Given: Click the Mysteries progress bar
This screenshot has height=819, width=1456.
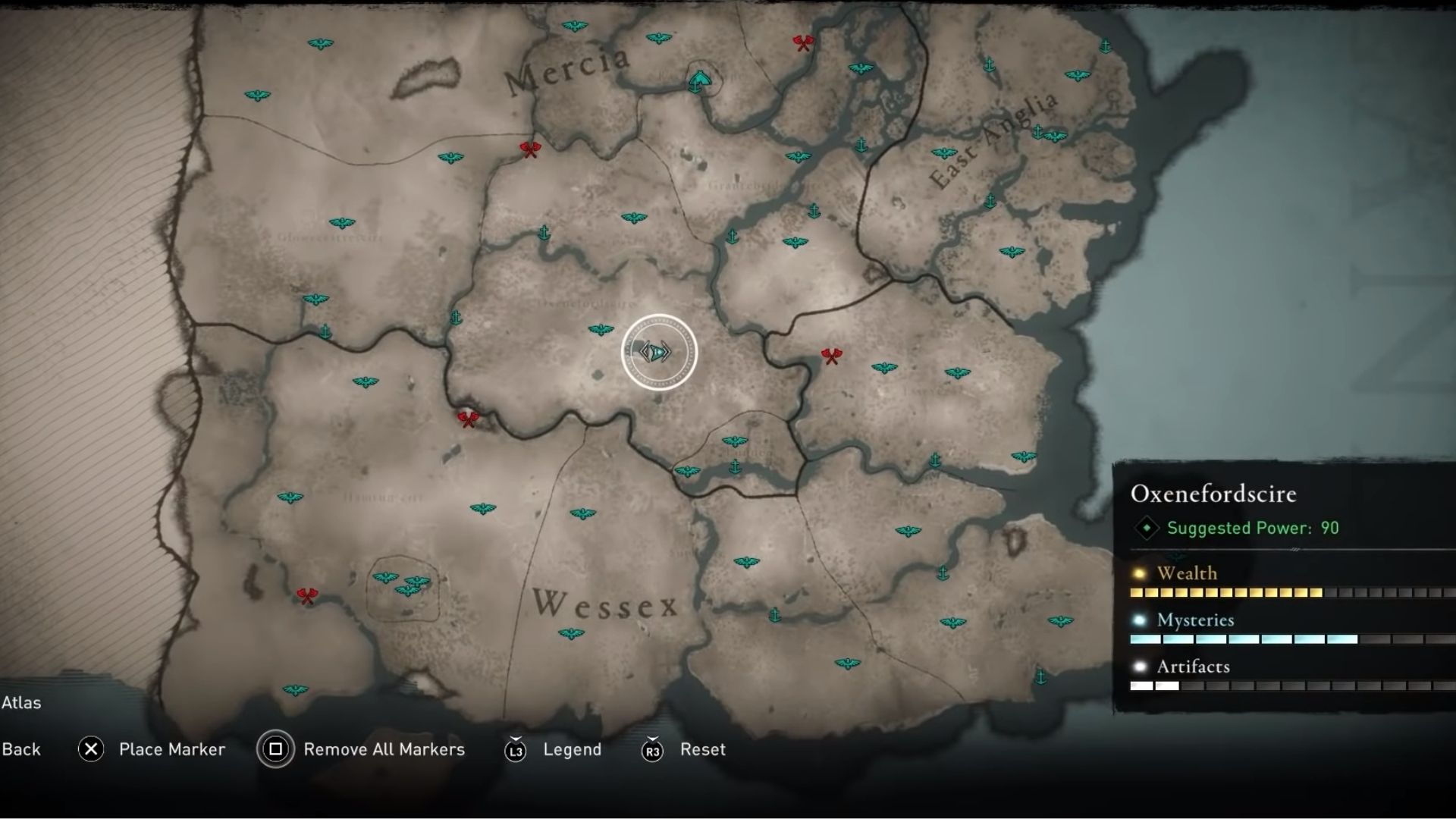Looking at the screenshot, I should [x=1244, y=639].
